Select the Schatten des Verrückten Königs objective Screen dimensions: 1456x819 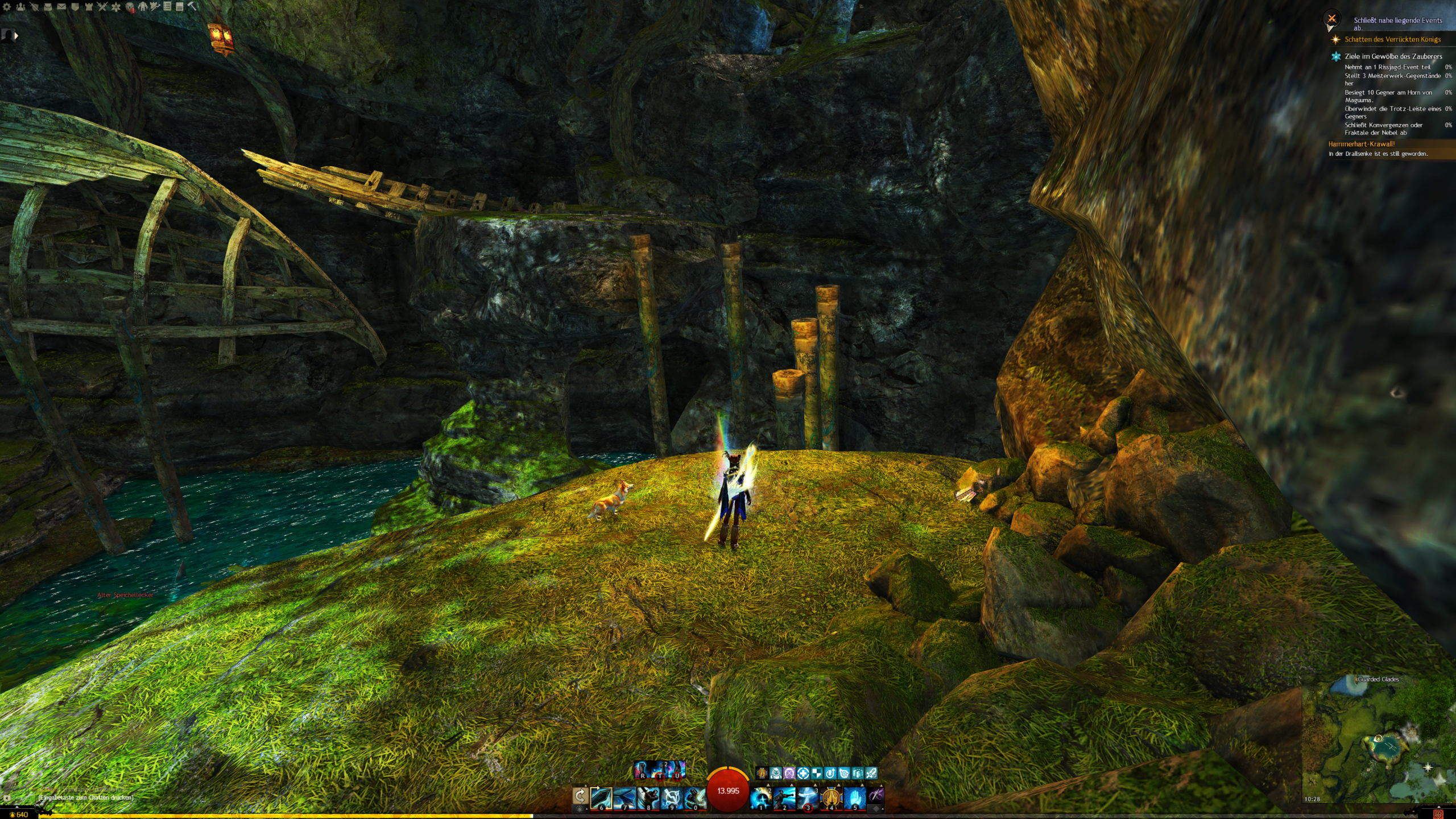pos(1392,39)
